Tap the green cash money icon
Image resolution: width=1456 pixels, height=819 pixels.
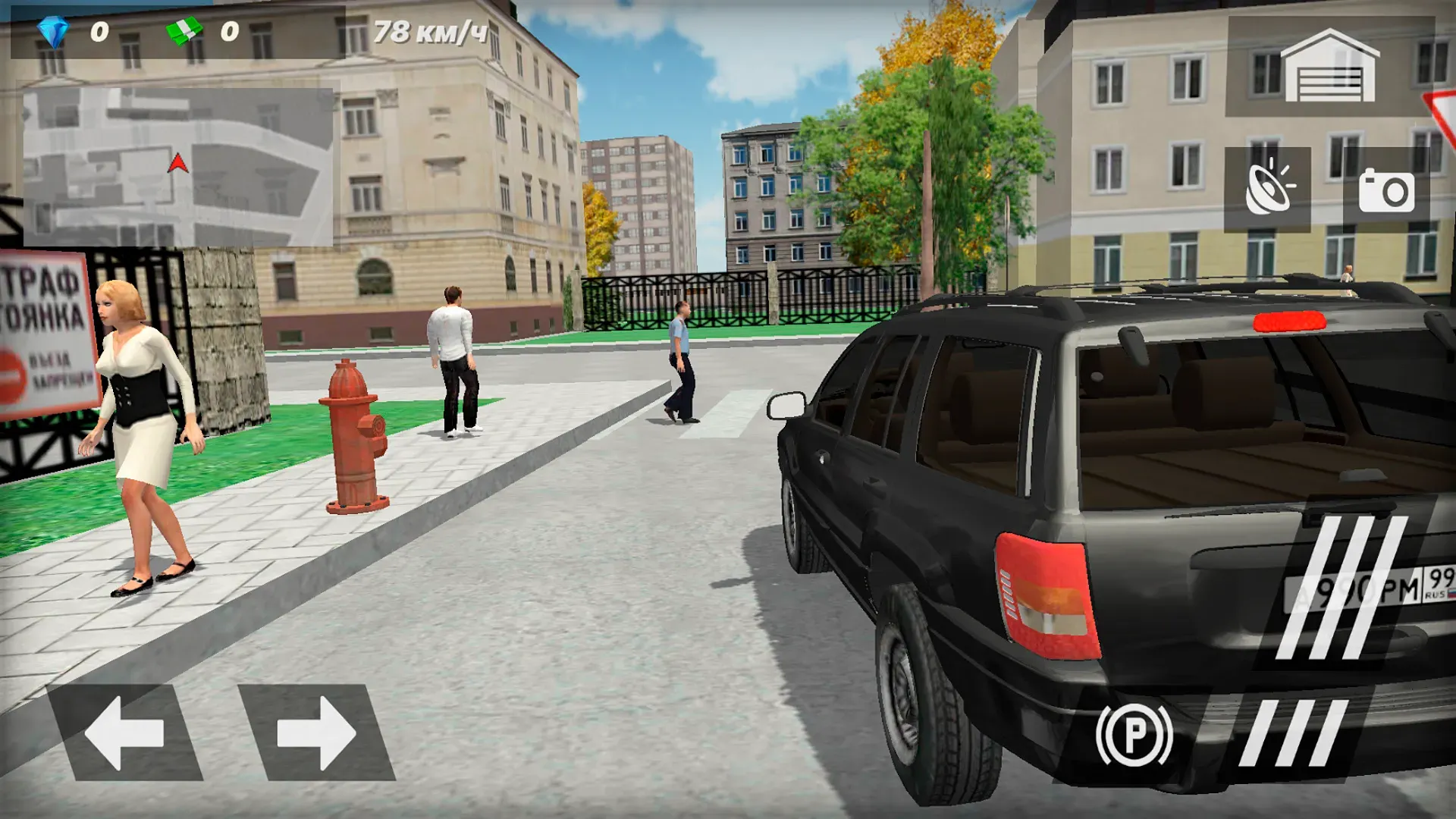184,30
